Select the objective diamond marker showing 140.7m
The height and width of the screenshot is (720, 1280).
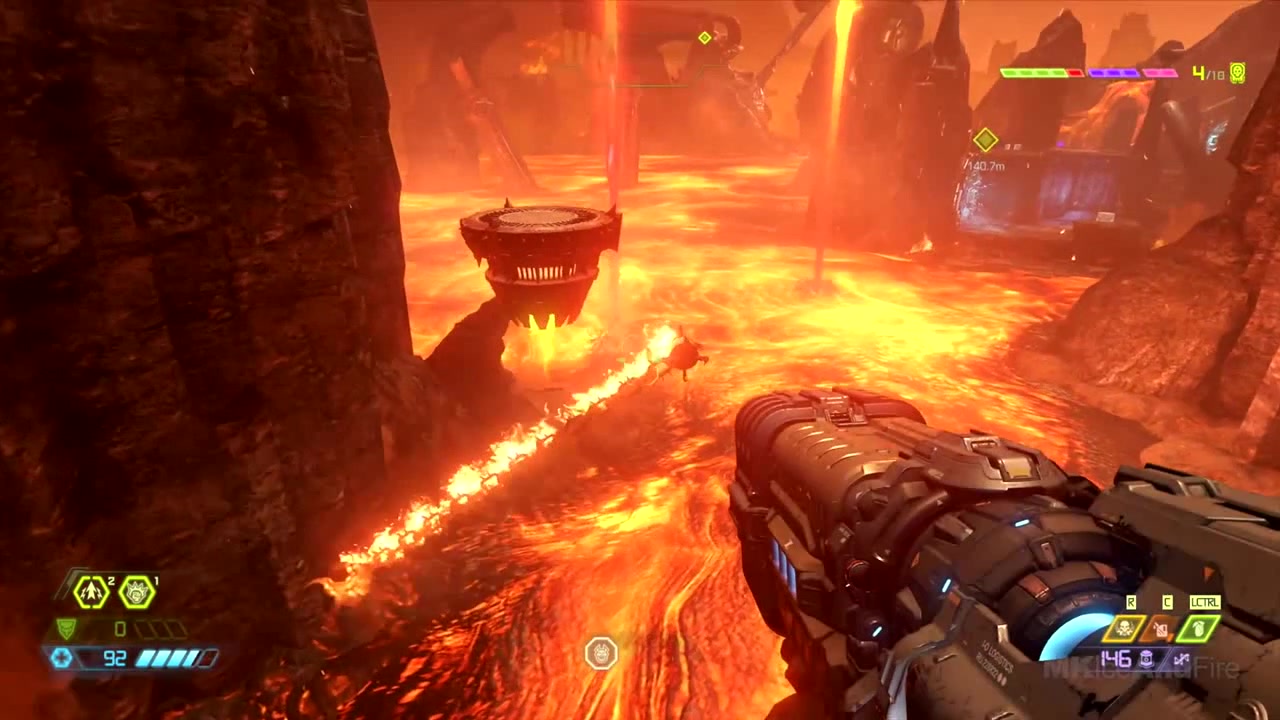(985, 140)
